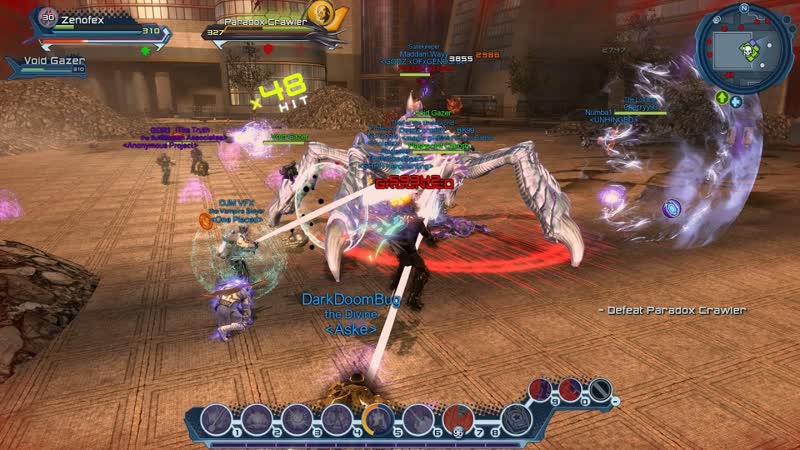
Task: Activate the trinket in slot 8
Action: (515, 417)
